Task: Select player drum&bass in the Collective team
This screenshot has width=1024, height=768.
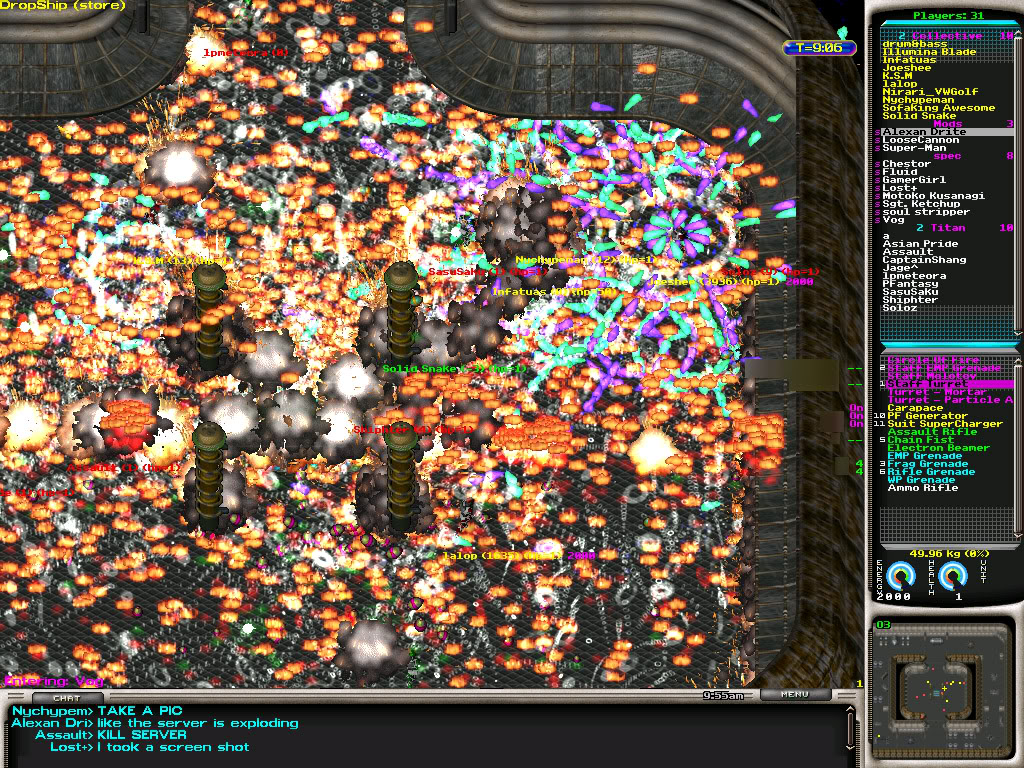Action: pos(915,44)
